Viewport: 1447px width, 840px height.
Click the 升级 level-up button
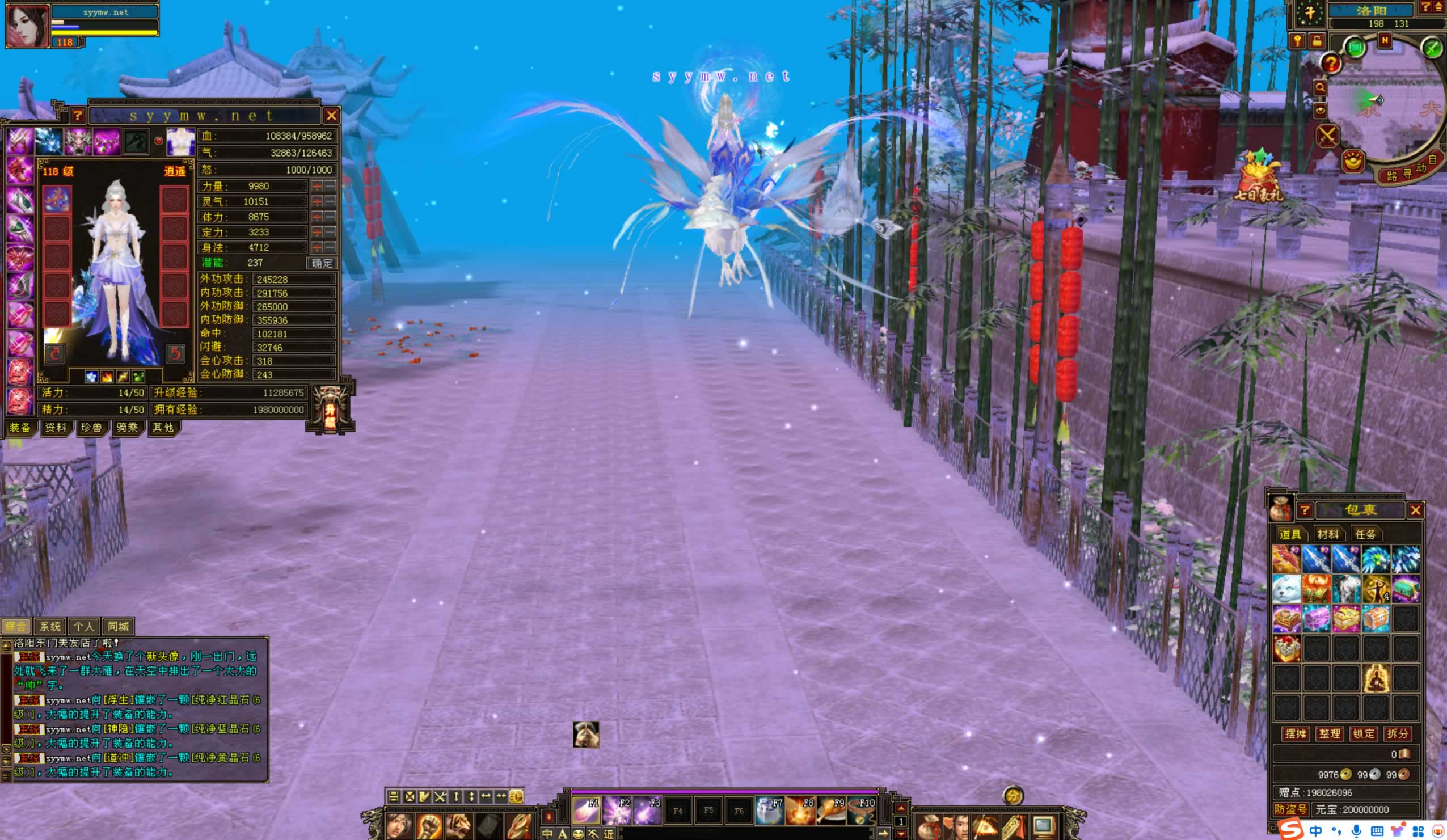point(330,410)
